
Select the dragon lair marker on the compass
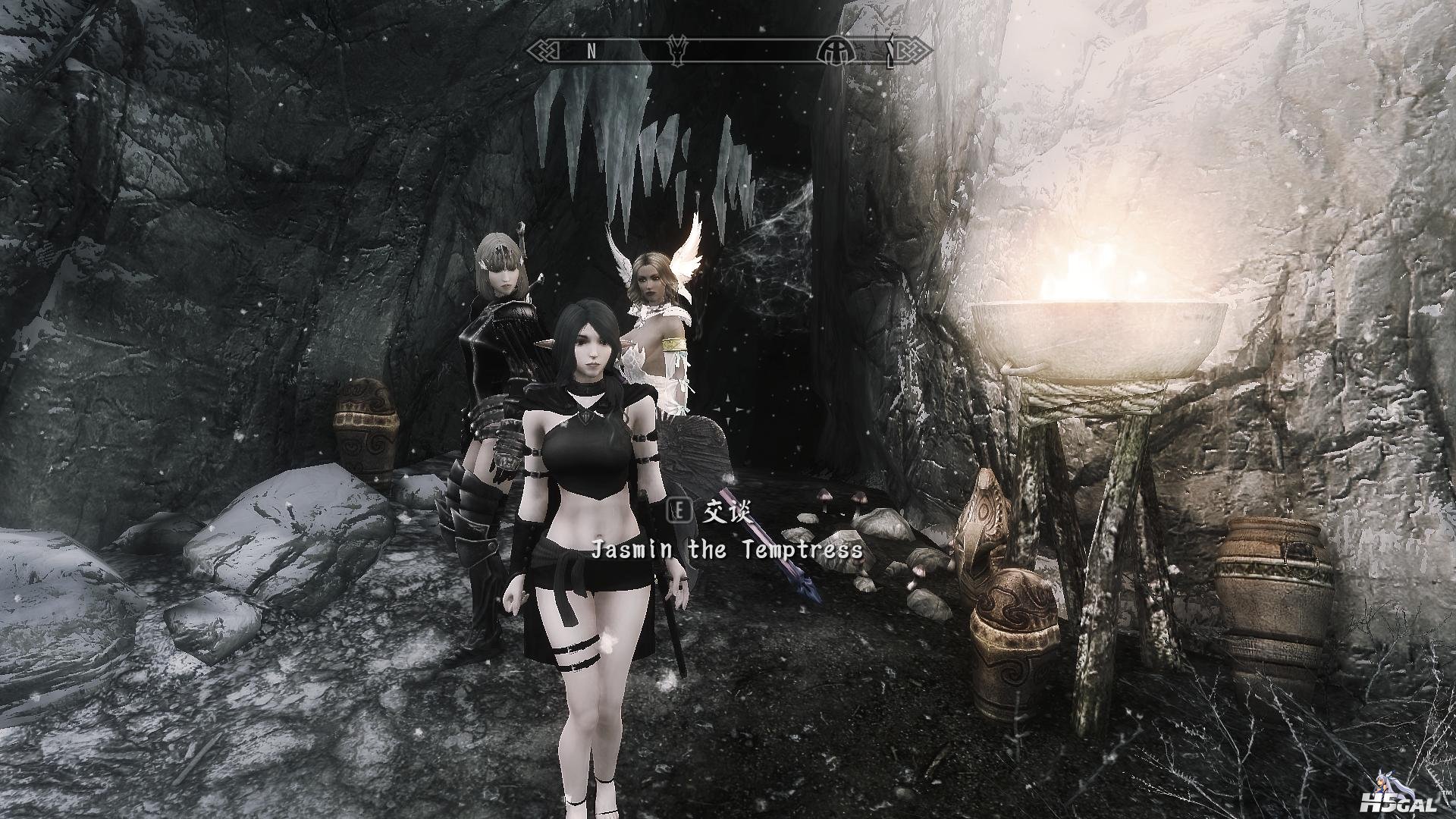click(676, 51)
